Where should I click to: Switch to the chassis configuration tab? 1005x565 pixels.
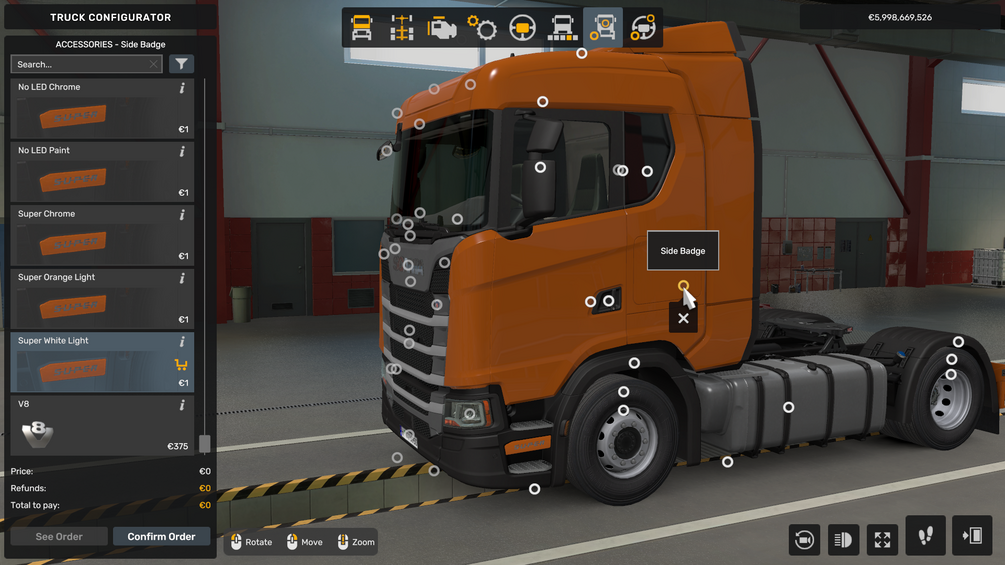402,28
